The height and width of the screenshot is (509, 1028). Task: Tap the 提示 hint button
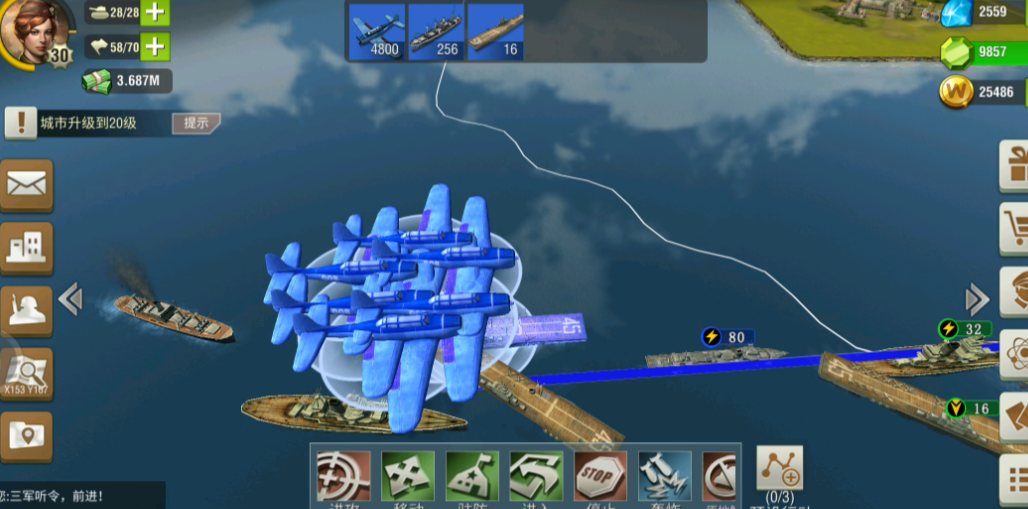196,123
